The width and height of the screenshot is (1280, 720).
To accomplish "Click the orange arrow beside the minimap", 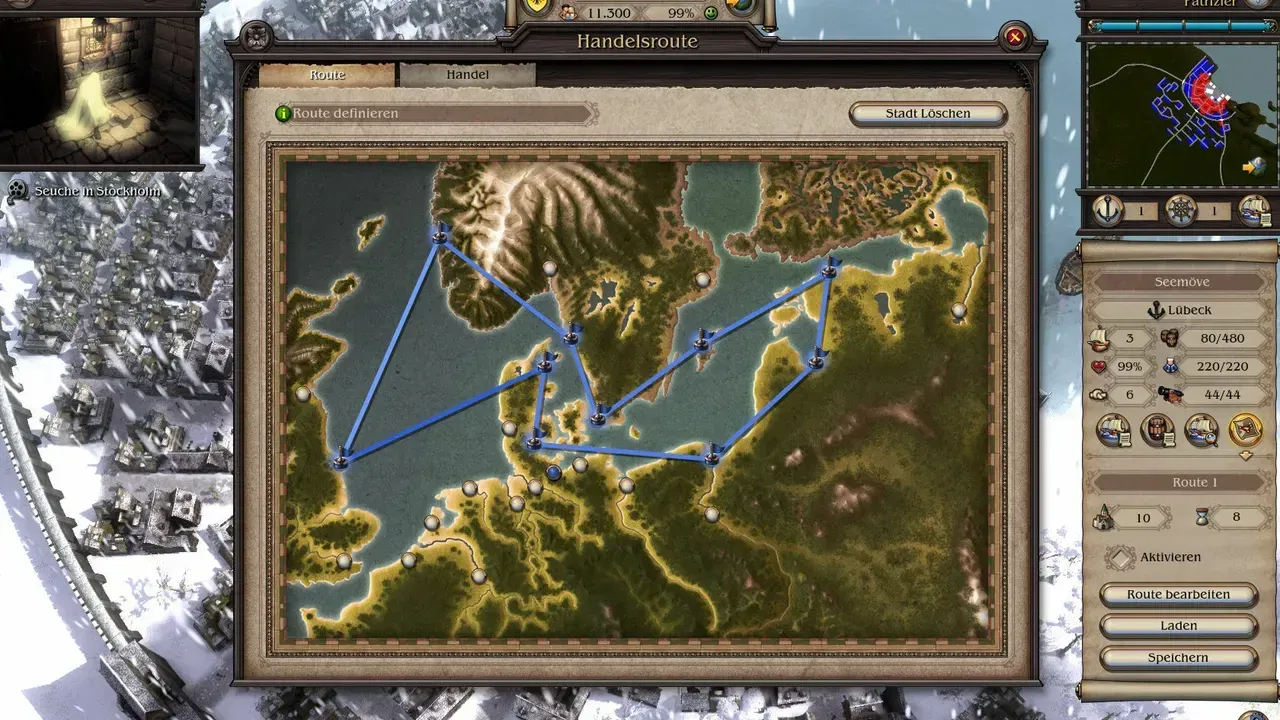I will pos(1247,169).
